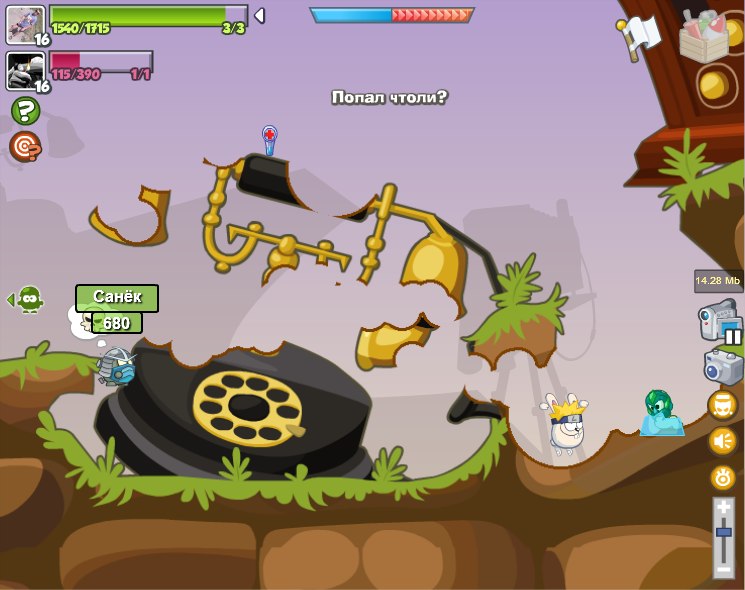This screenshot has height=590, width=745.
Task: Open the weapons crate inventory
Action: pos(703,38)
